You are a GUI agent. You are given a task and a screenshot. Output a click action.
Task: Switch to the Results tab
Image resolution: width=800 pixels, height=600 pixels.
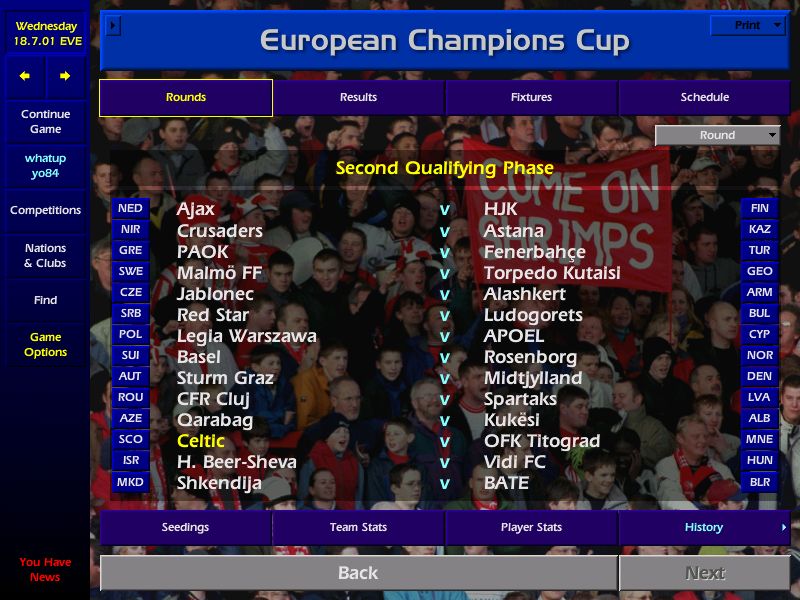pyautogui.click(x=358, y=97)
